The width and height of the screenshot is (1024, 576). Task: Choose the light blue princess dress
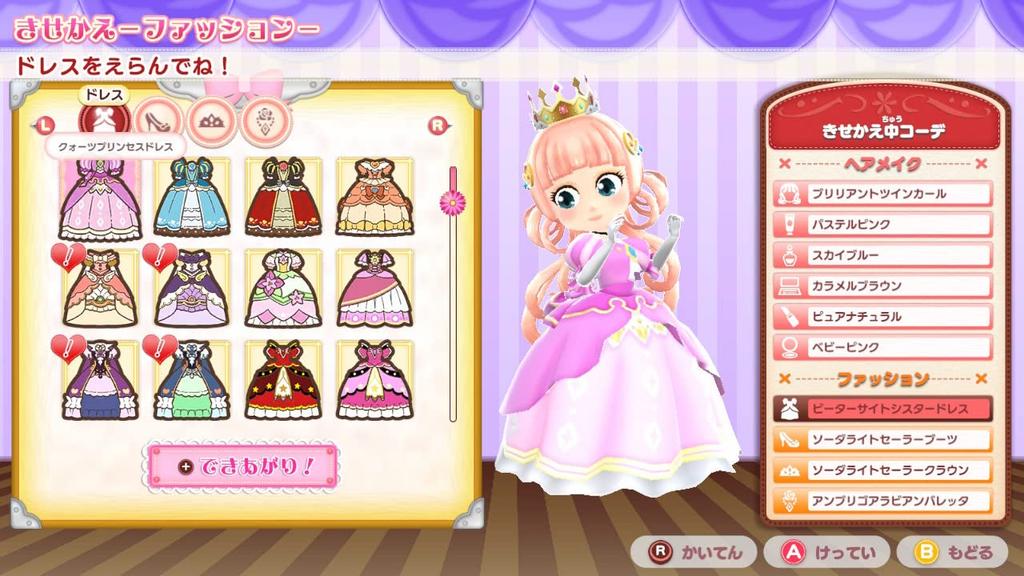pos(192,196)
